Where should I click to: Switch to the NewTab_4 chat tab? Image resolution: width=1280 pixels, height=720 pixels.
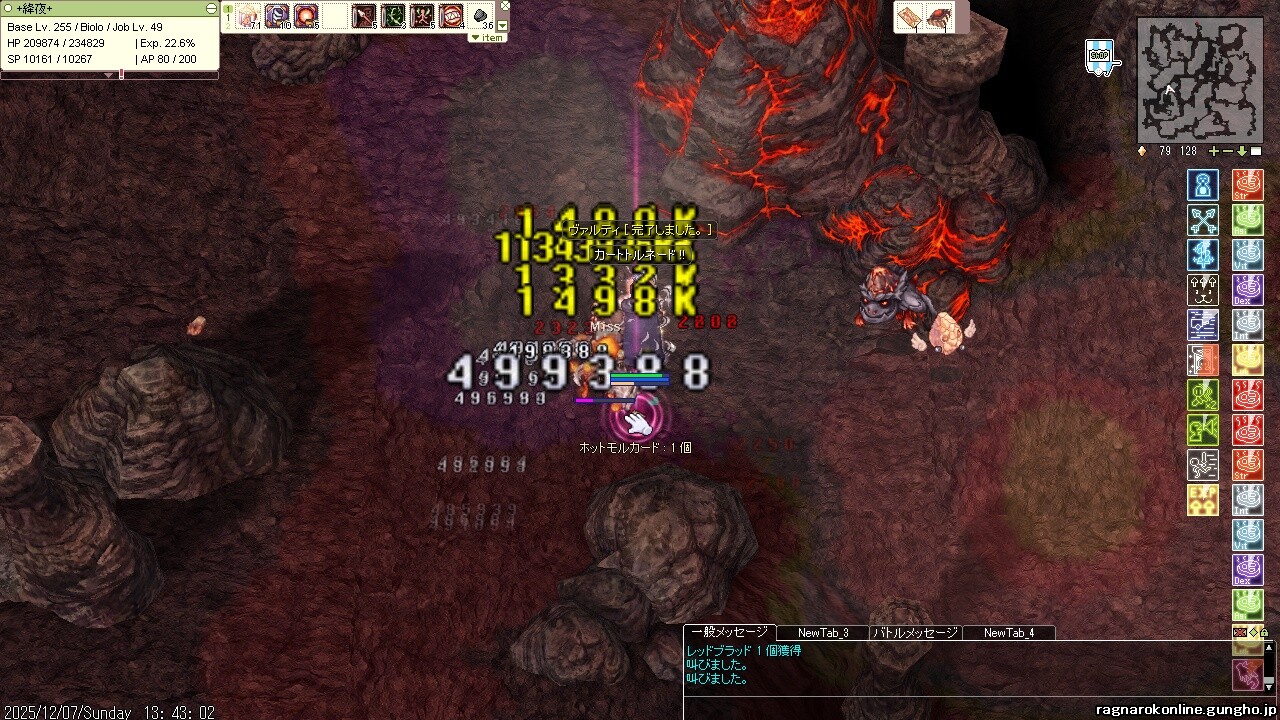[1009, 633]
